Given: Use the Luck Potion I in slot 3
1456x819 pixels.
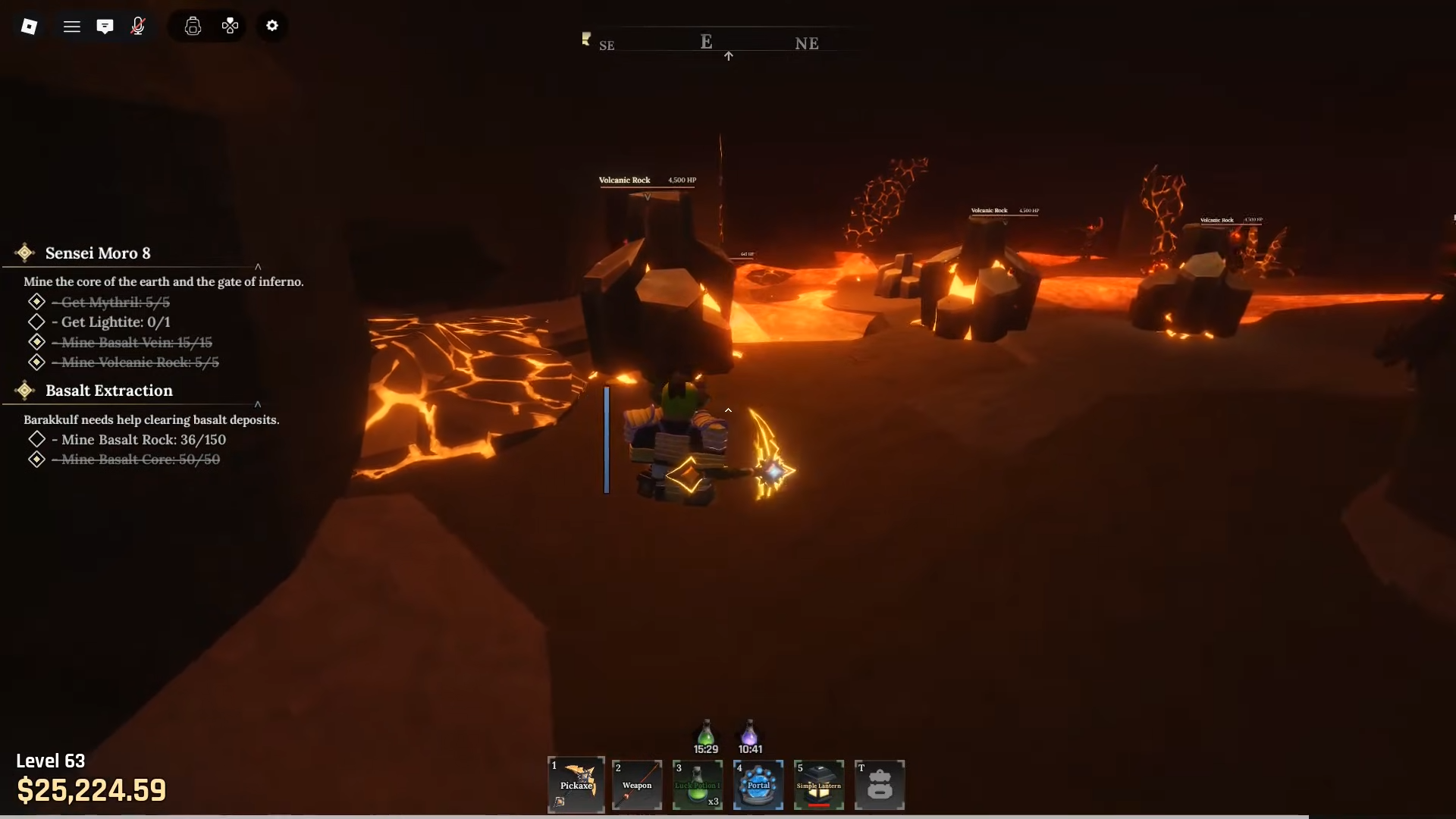Looking at the screenshot, I should (x=697, y=785).
